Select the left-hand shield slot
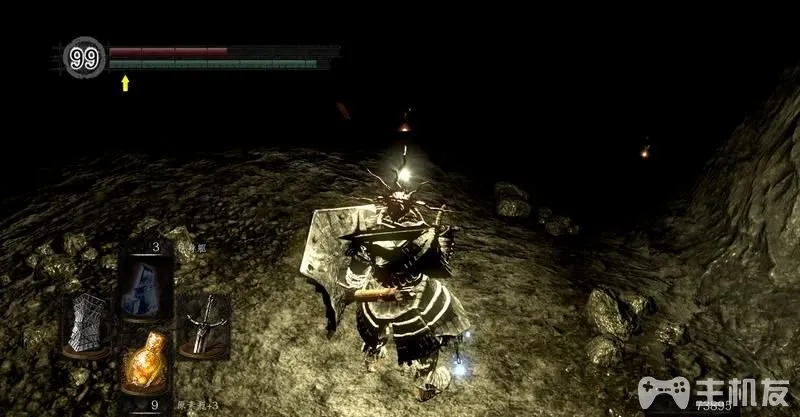Viewport: 800px width, 417px height. (86, 325)
